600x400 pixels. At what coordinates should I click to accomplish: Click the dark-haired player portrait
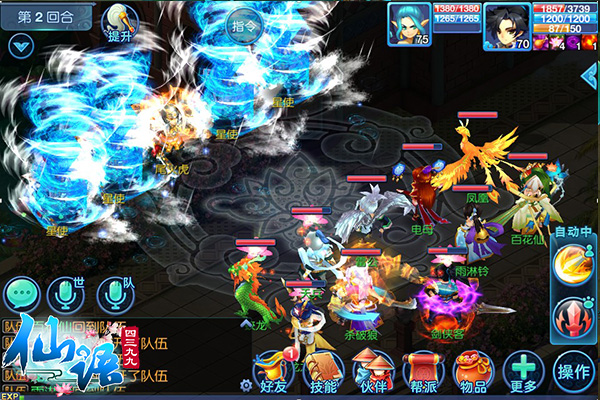506,25
